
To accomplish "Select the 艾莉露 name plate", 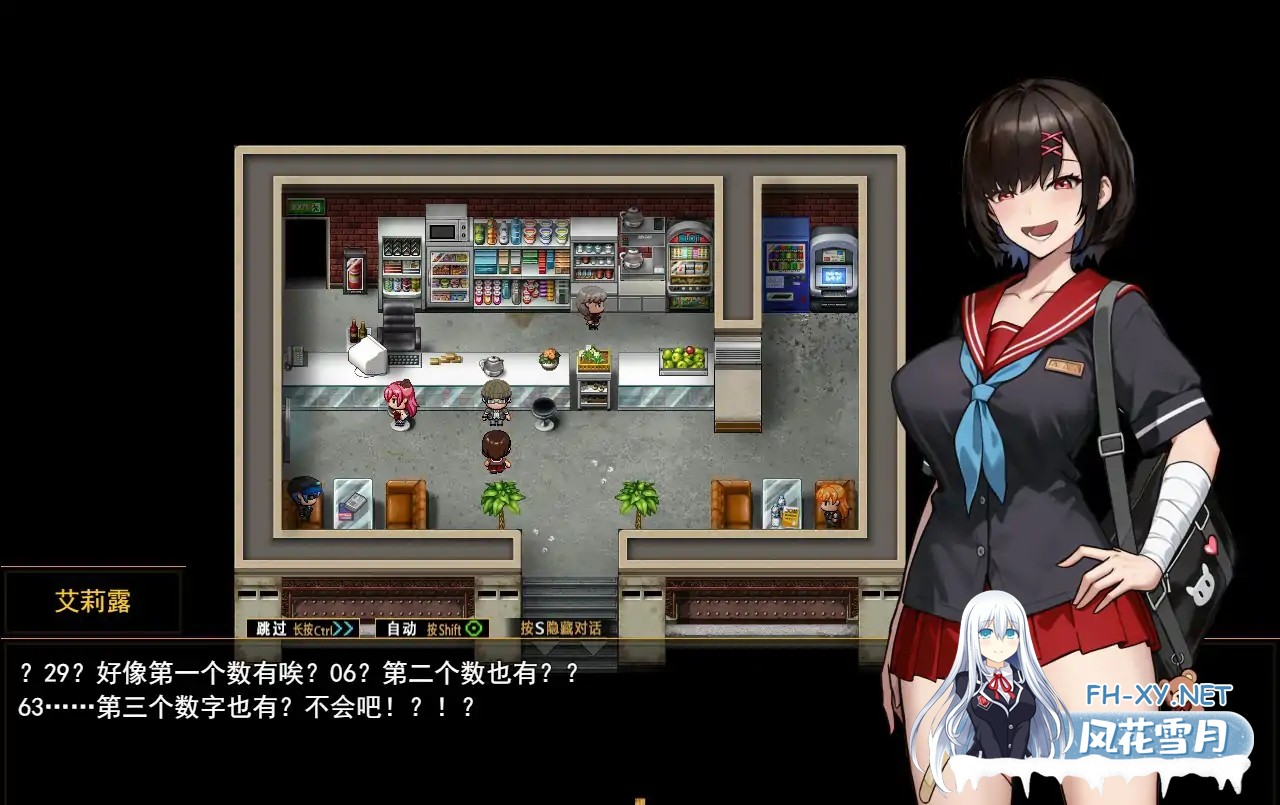I will tap(93, 601).
